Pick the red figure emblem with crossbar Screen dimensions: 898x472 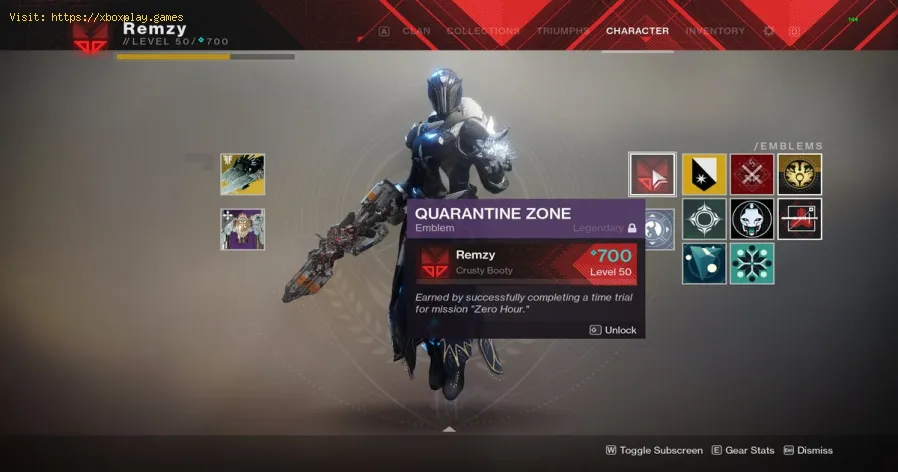[800, 219]
